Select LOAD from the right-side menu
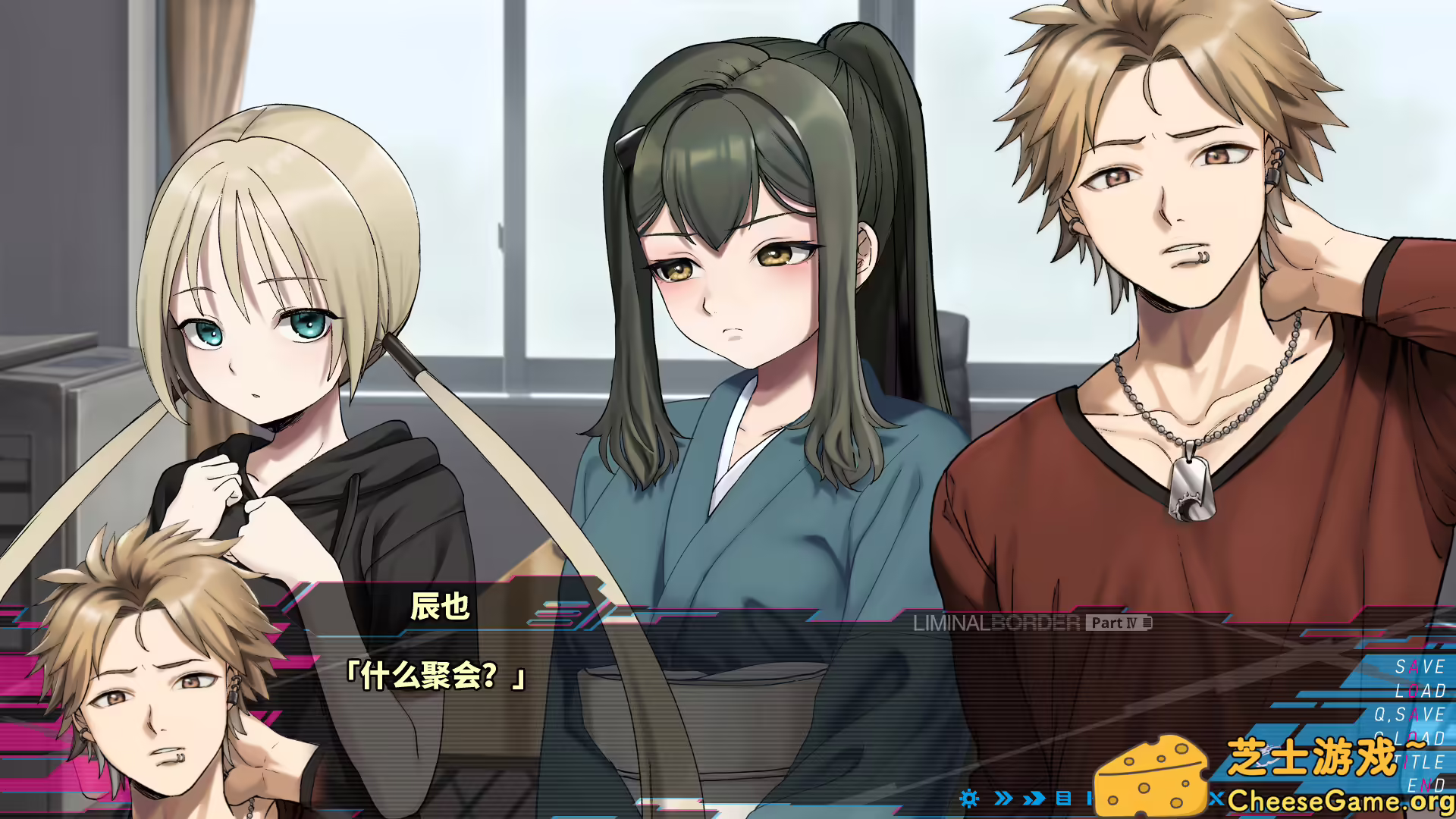The height and width of the screenshot is (819, 1456). (x=1420, y=692)
